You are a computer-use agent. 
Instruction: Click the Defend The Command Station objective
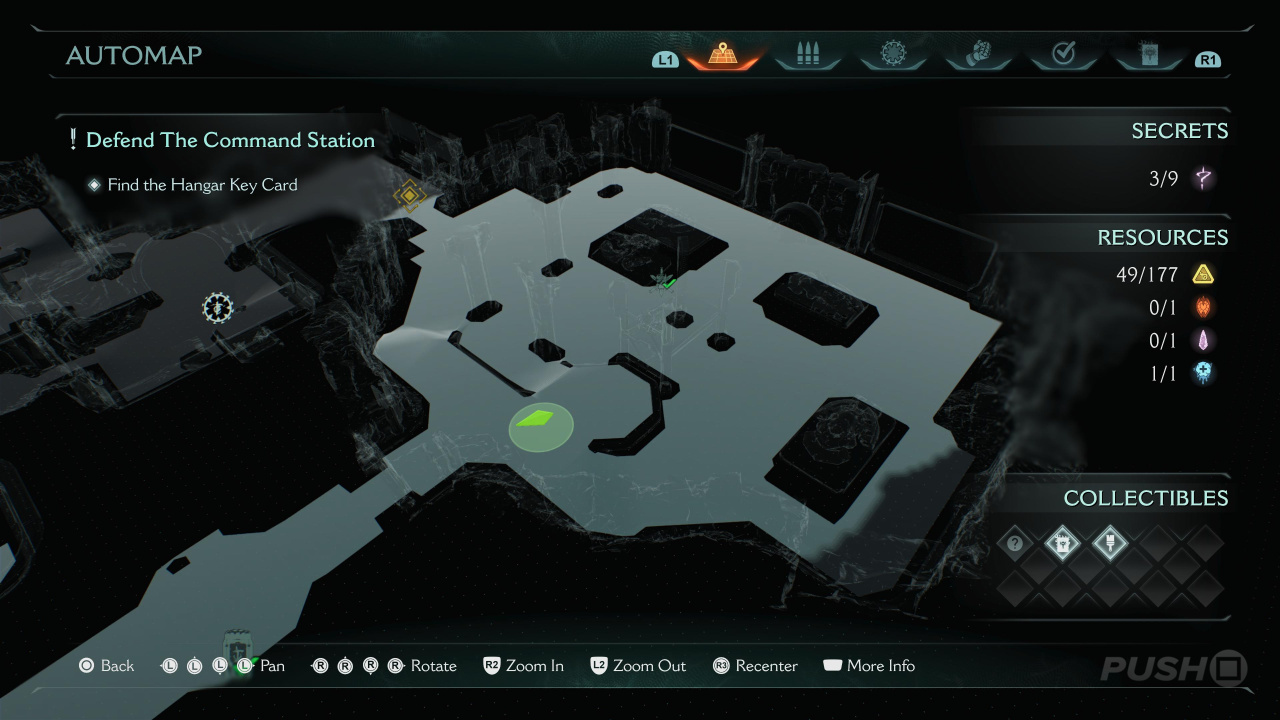tap(230, 140)
